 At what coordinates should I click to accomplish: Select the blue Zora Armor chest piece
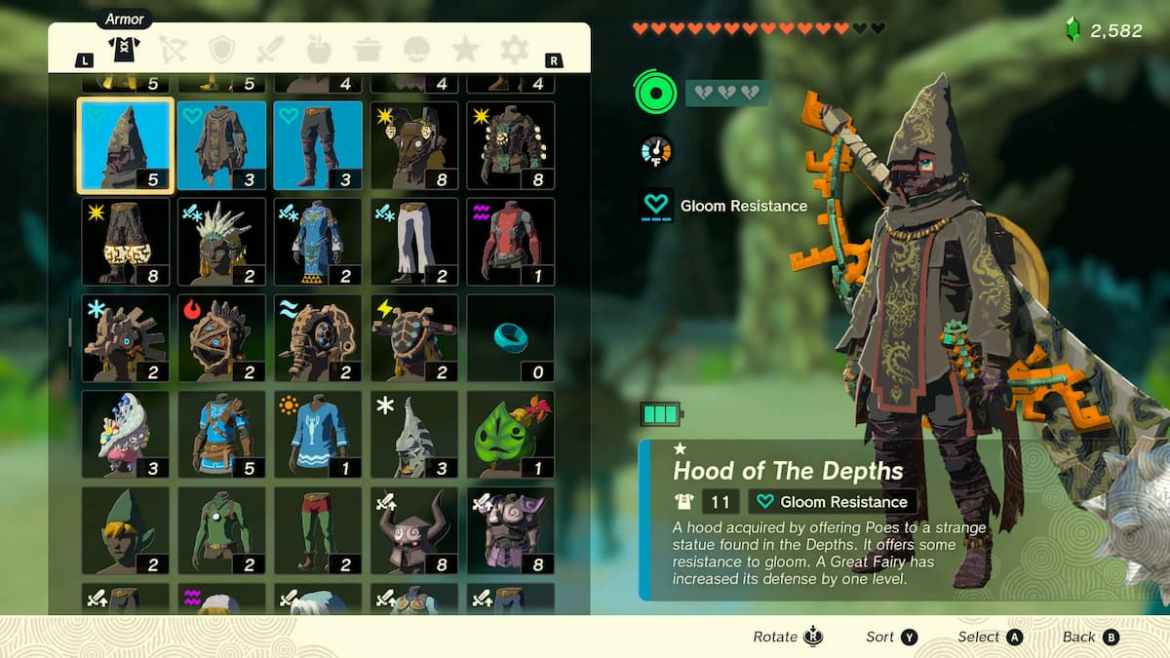[x=318, y=241]
